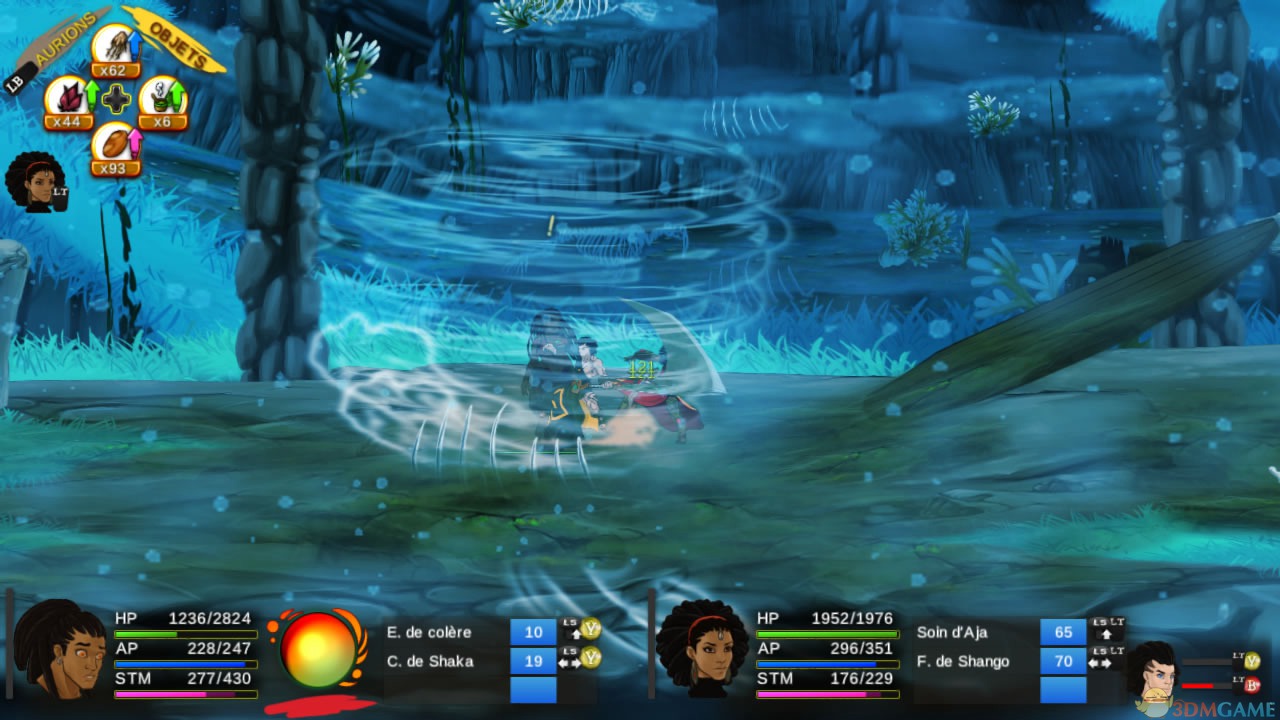Select the x44 crystal item icon

(69, 98)
